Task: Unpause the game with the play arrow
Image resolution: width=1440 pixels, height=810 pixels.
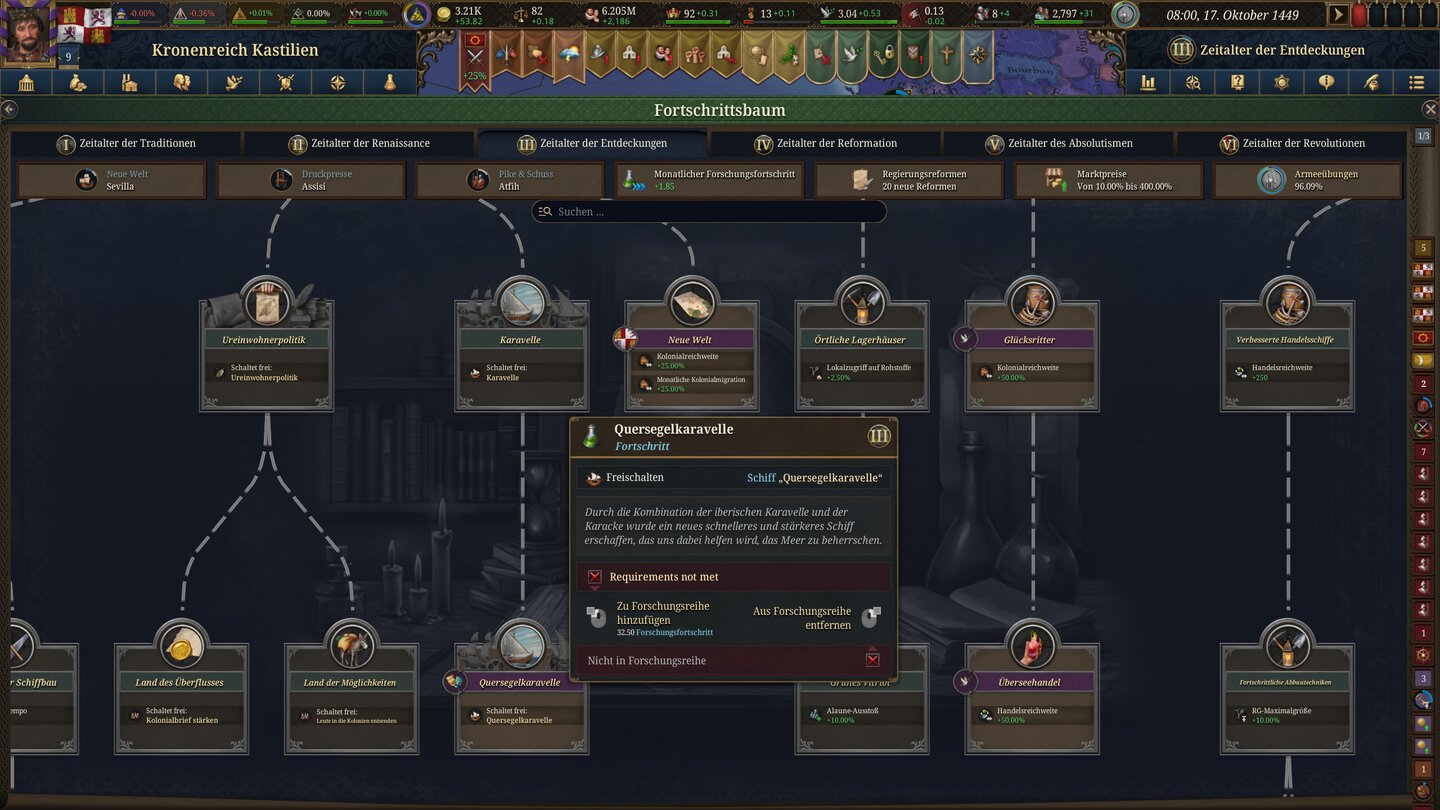Action: click(x=1338, y=14)
